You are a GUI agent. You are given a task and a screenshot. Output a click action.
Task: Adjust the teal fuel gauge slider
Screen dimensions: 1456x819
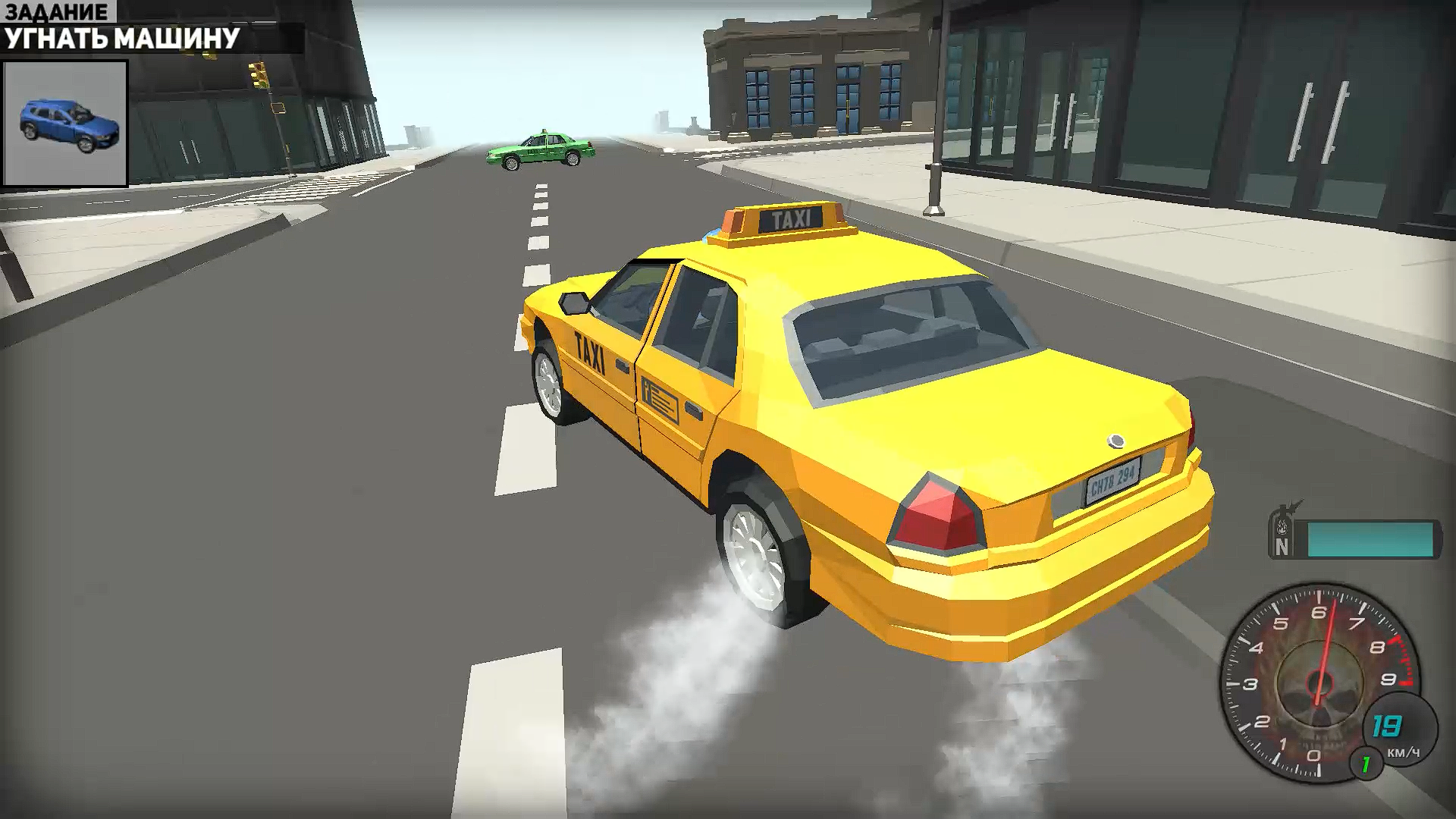click(x=1370, y=539)
